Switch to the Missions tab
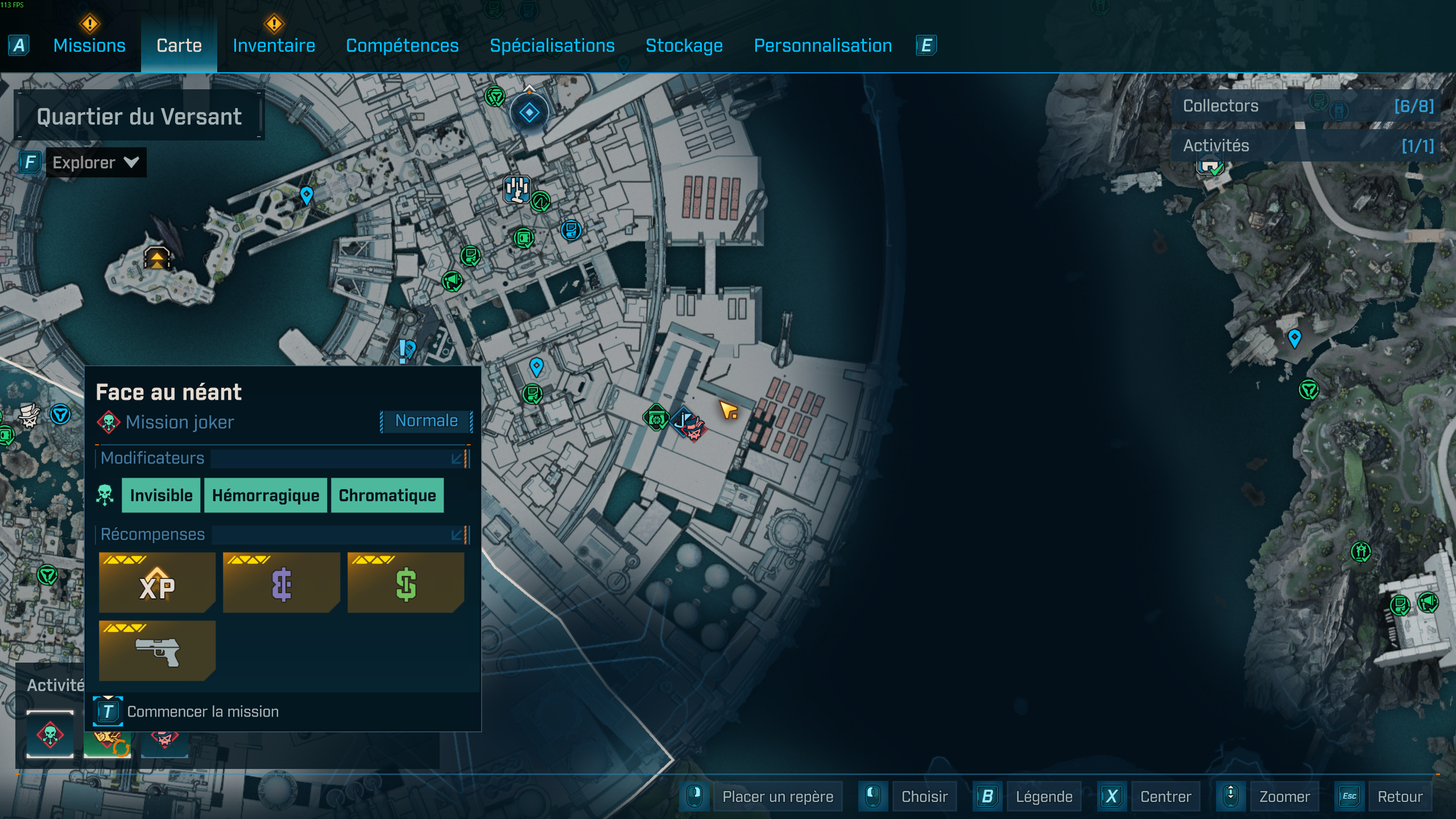Image resolution: width=1456 pixels, height=819 pixels. (x=89, y=45)
